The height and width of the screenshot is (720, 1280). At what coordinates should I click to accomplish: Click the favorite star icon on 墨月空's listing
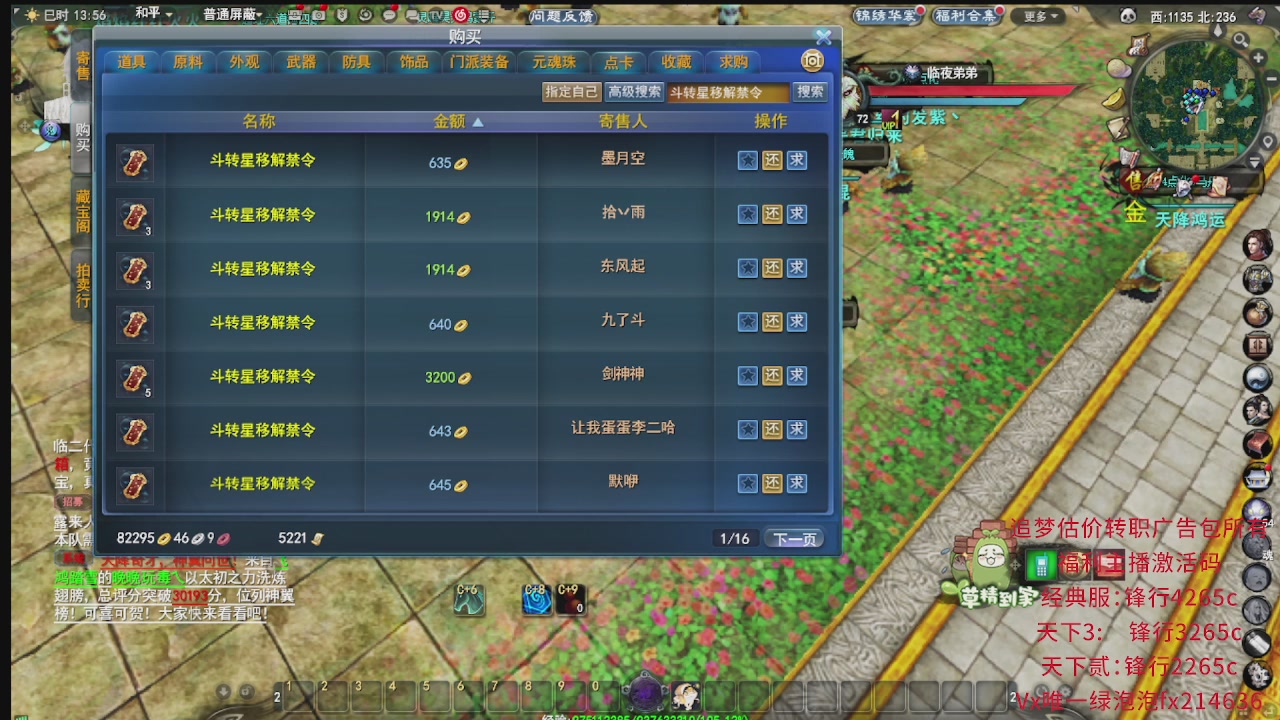[747, 161]
